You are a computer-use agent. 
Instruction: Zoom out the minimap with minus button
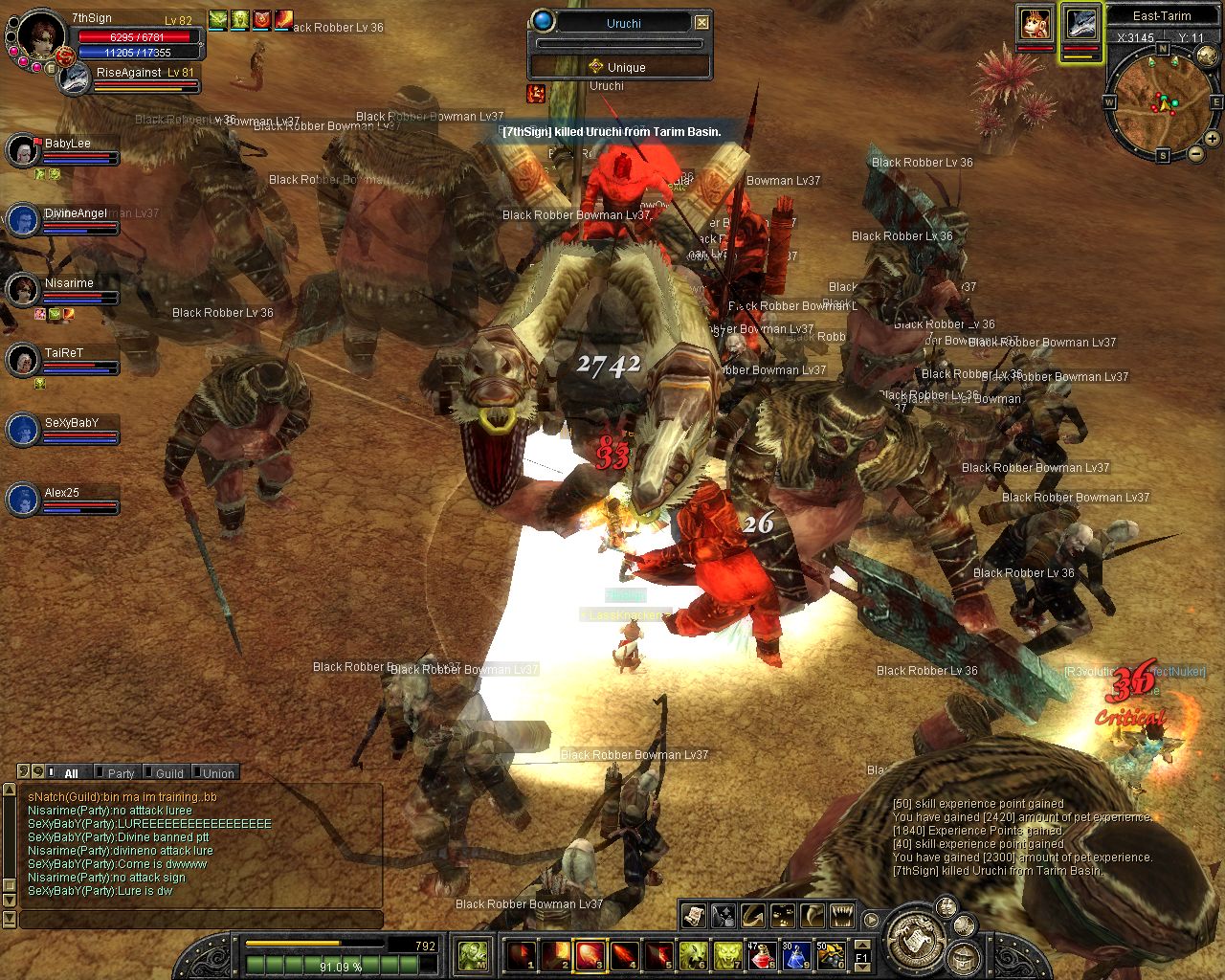pos(1195,153)
